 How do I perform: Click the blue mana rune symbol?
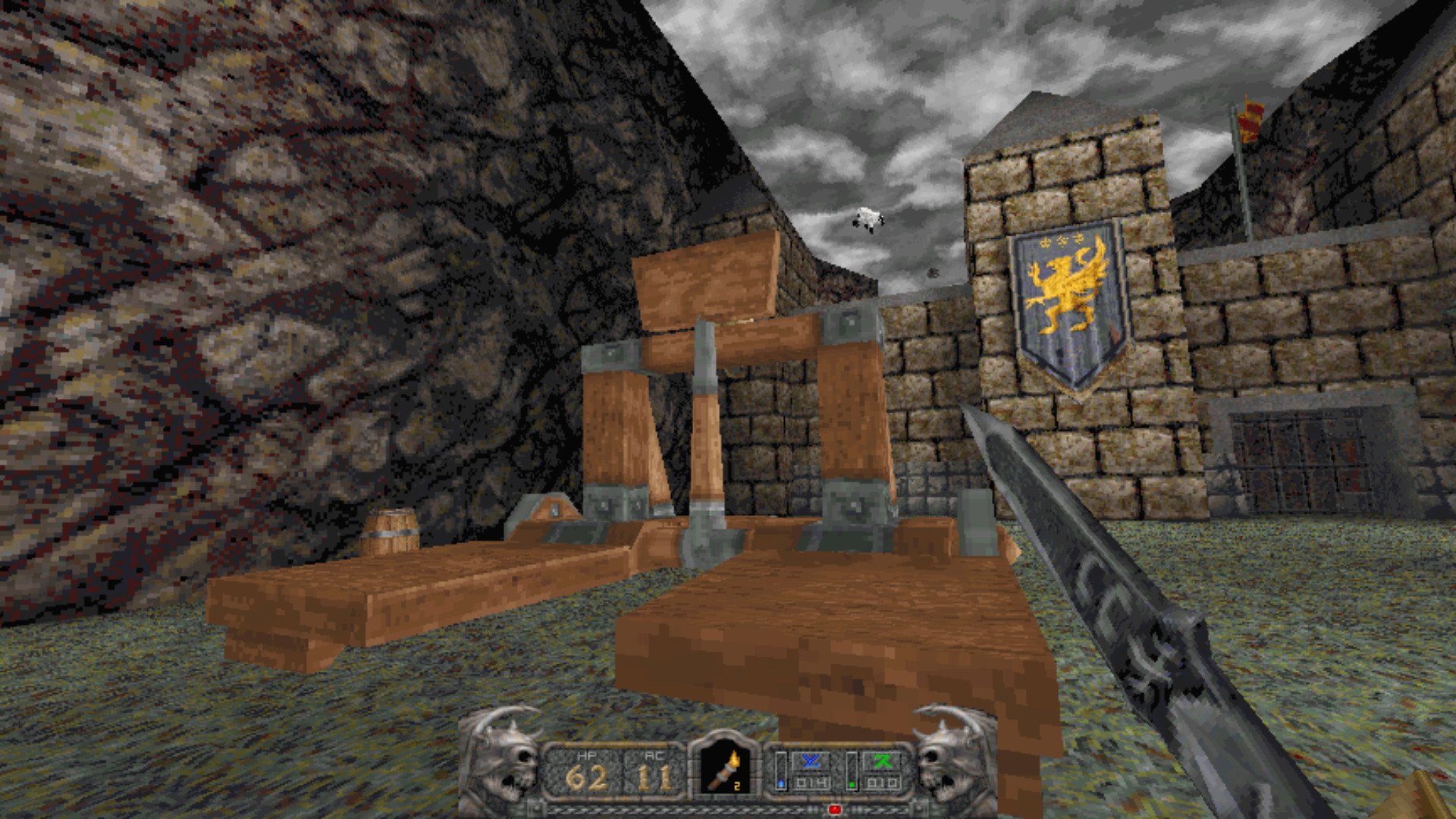[x=811, y=760]
